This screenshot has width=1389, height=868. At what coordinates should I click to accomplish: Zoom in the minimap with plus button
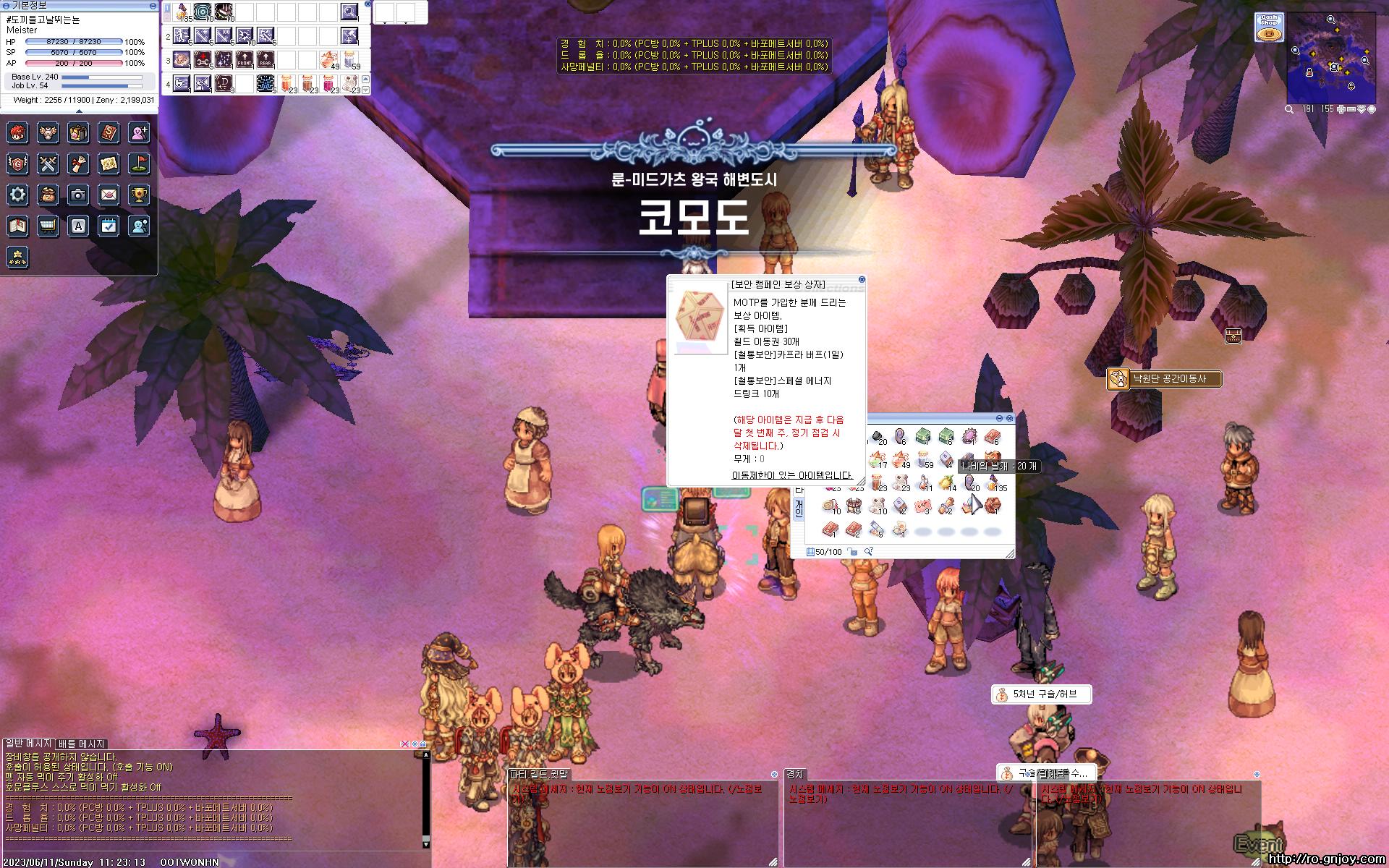click(1341, 109)
